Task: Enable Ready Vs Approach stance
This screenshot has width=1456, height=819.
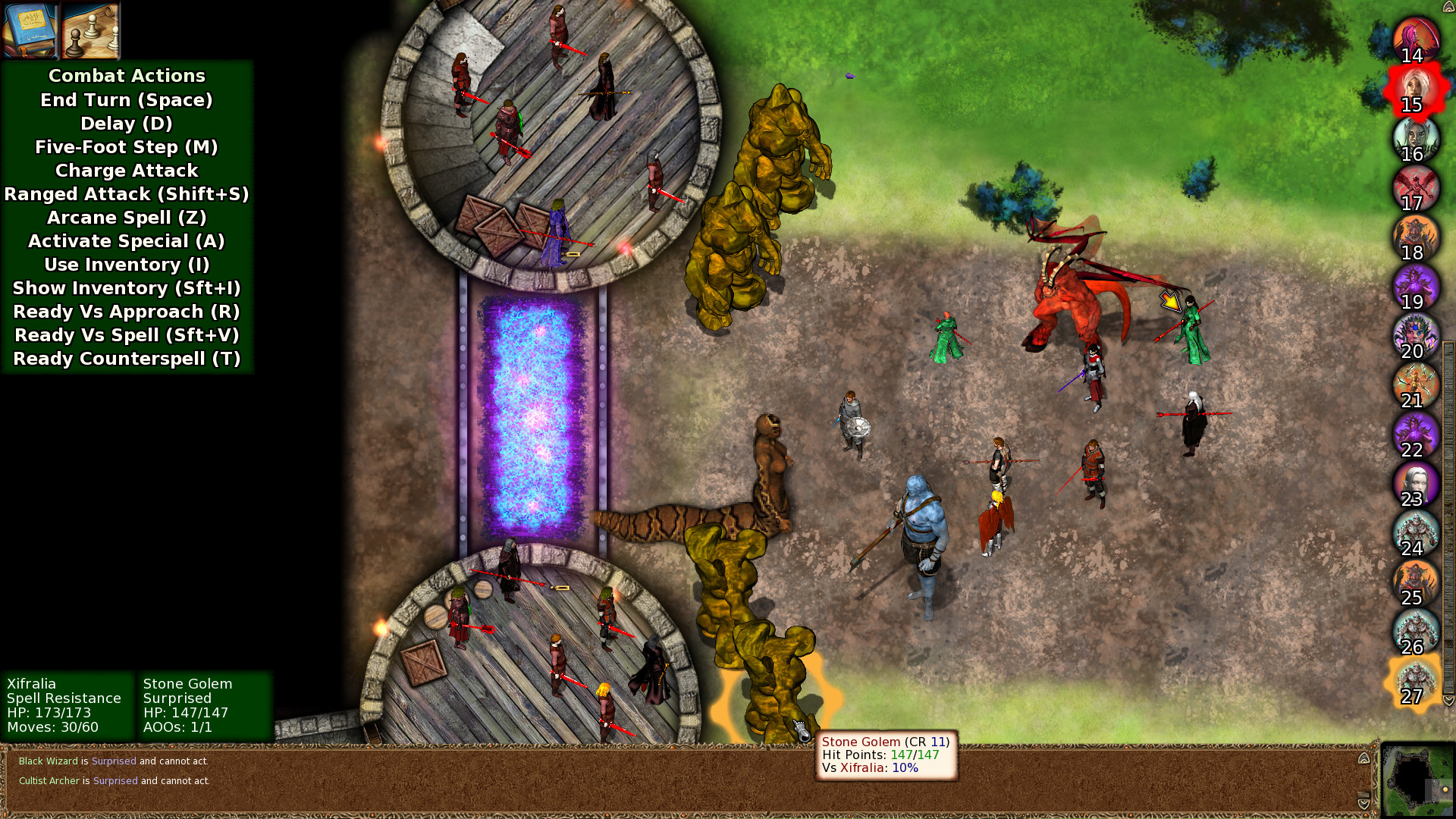Action: pyautogui.click(x=126, y=312)
